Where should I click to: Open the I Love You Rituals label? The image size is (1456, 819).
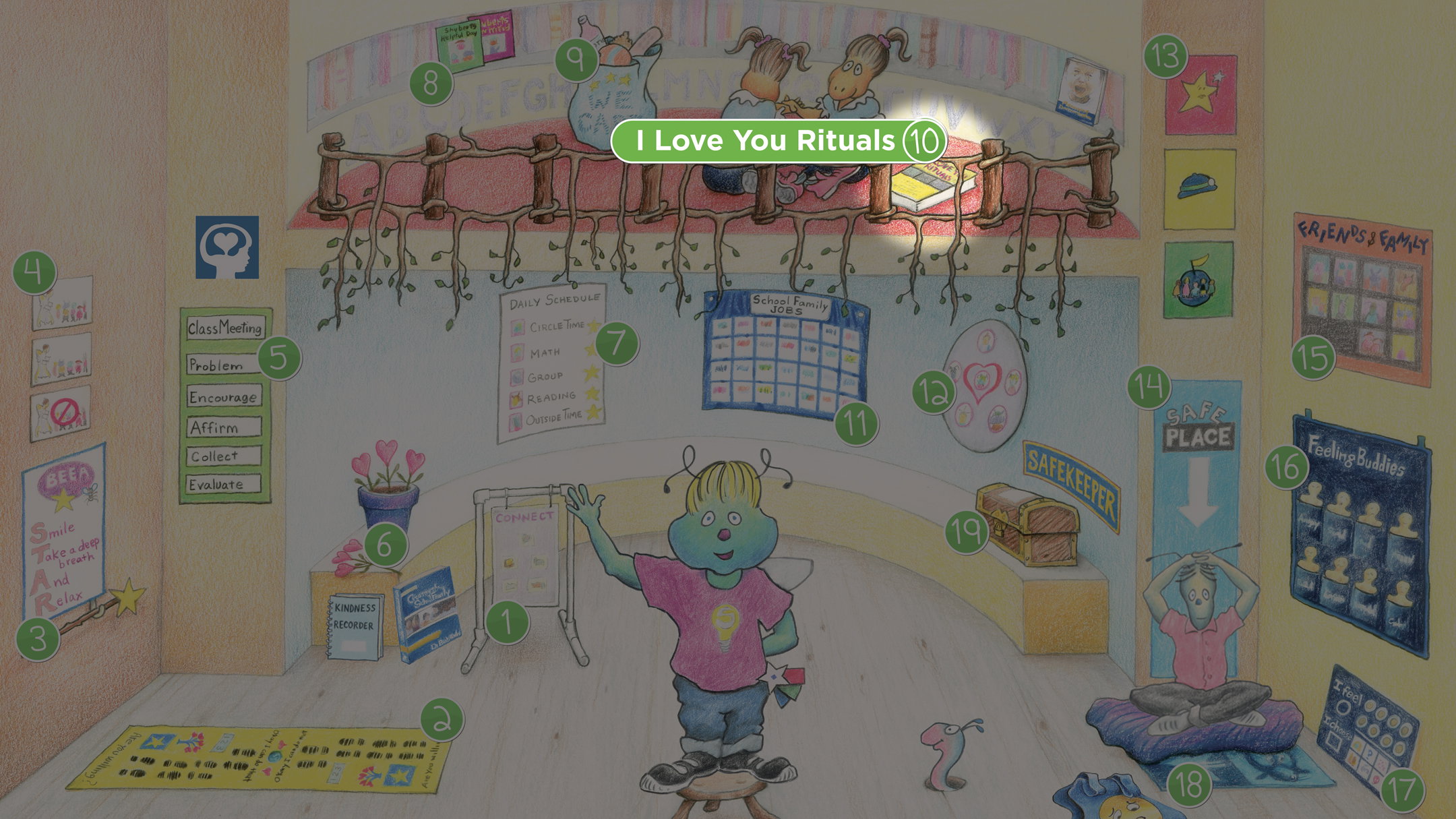click(x=778, y=141)
